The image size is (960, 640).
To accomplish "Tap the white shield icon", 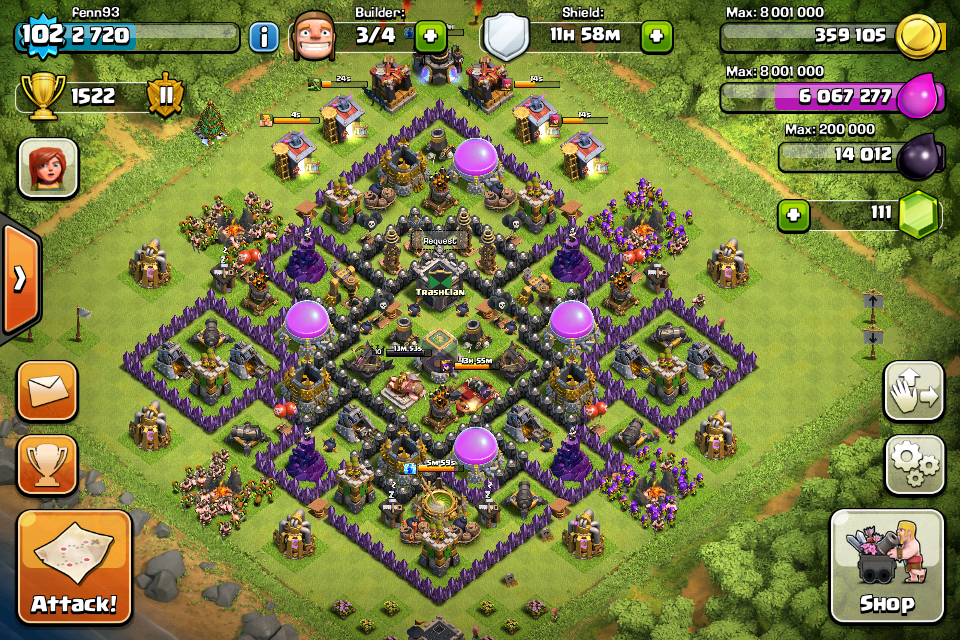I will pyautogui.click(x=505, y=38).
